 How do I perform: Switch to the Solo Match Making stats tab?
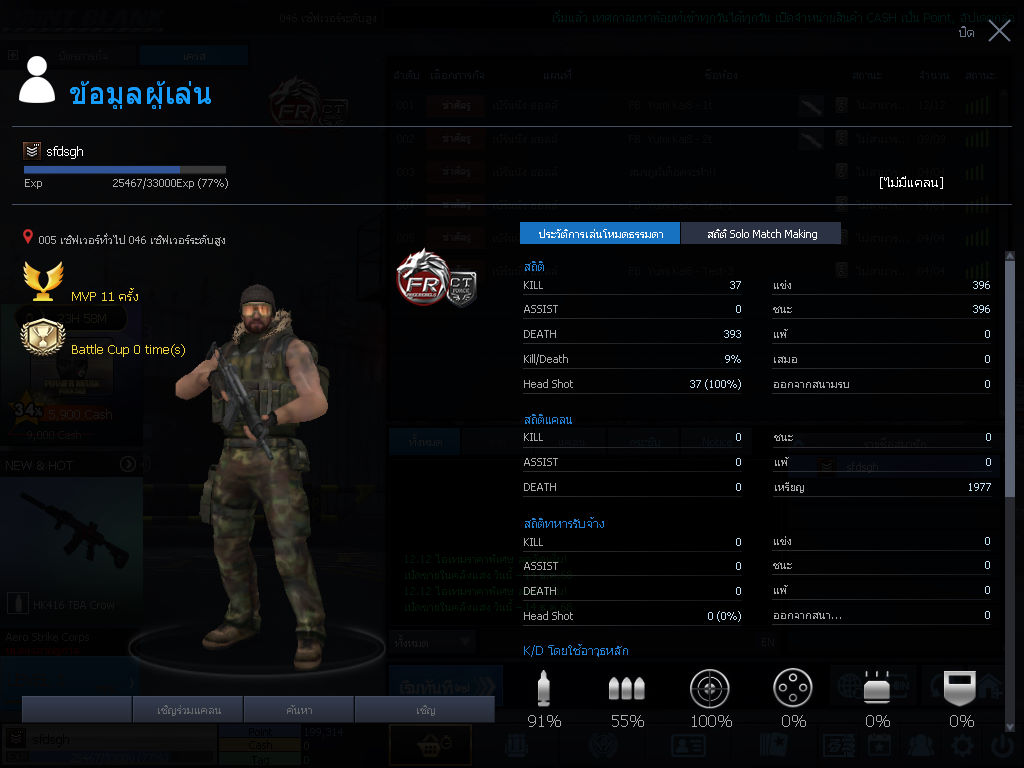(761, 234)
